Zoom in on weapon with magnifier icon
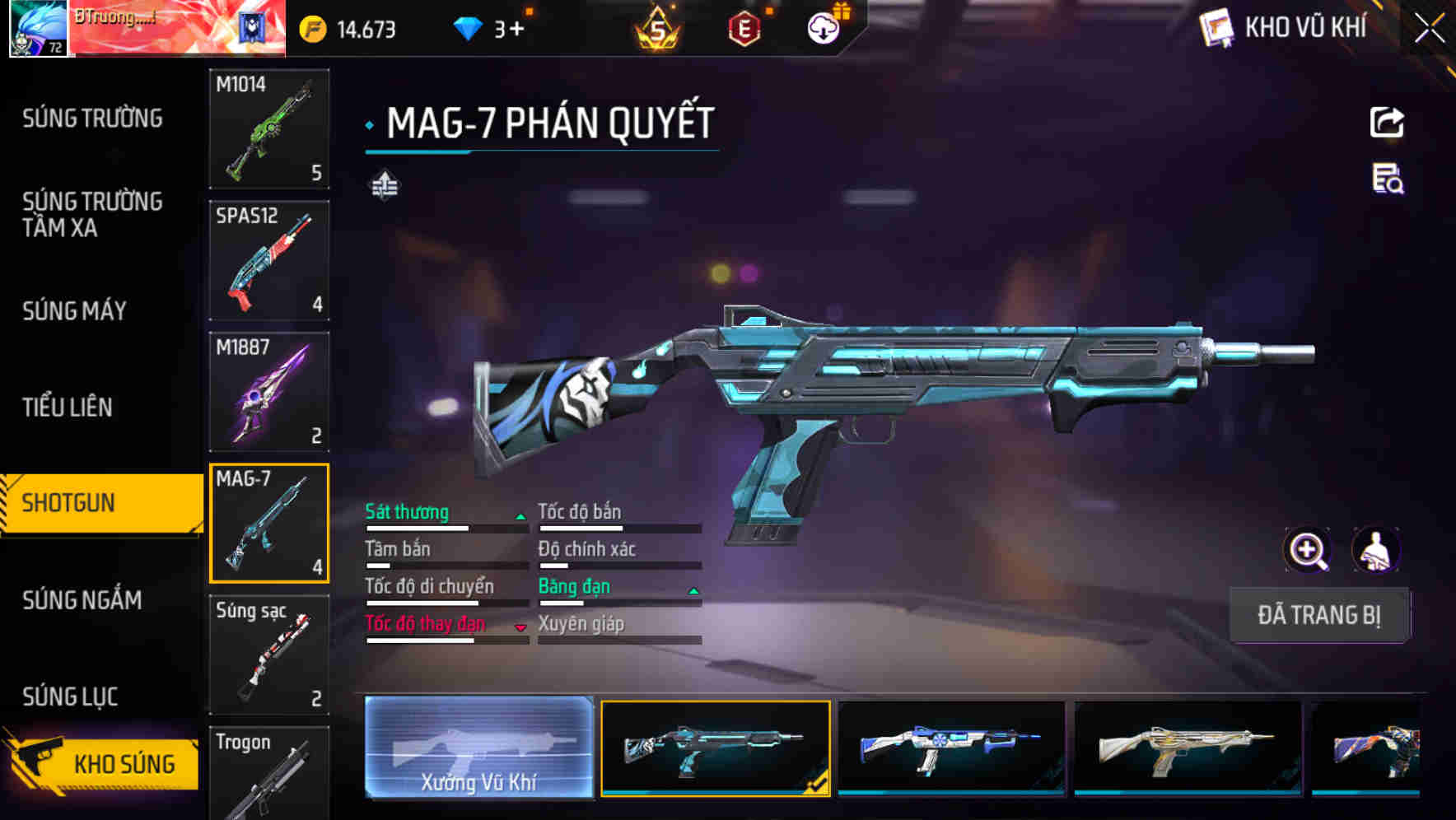 click(x=1307, y=550)
